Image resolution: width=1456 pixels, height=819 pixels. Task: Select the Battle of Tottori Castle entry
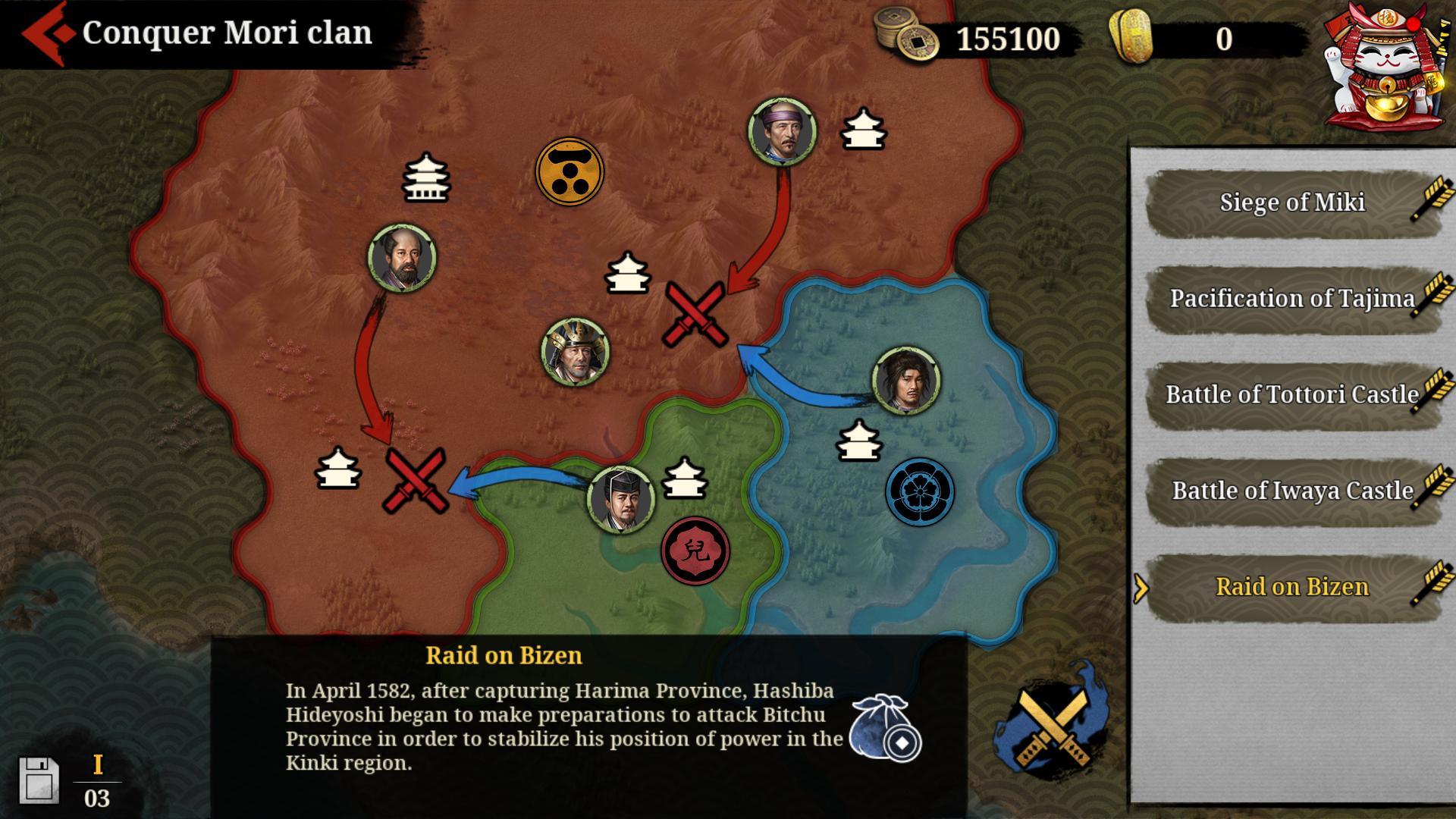click(x=1290, y=394)
